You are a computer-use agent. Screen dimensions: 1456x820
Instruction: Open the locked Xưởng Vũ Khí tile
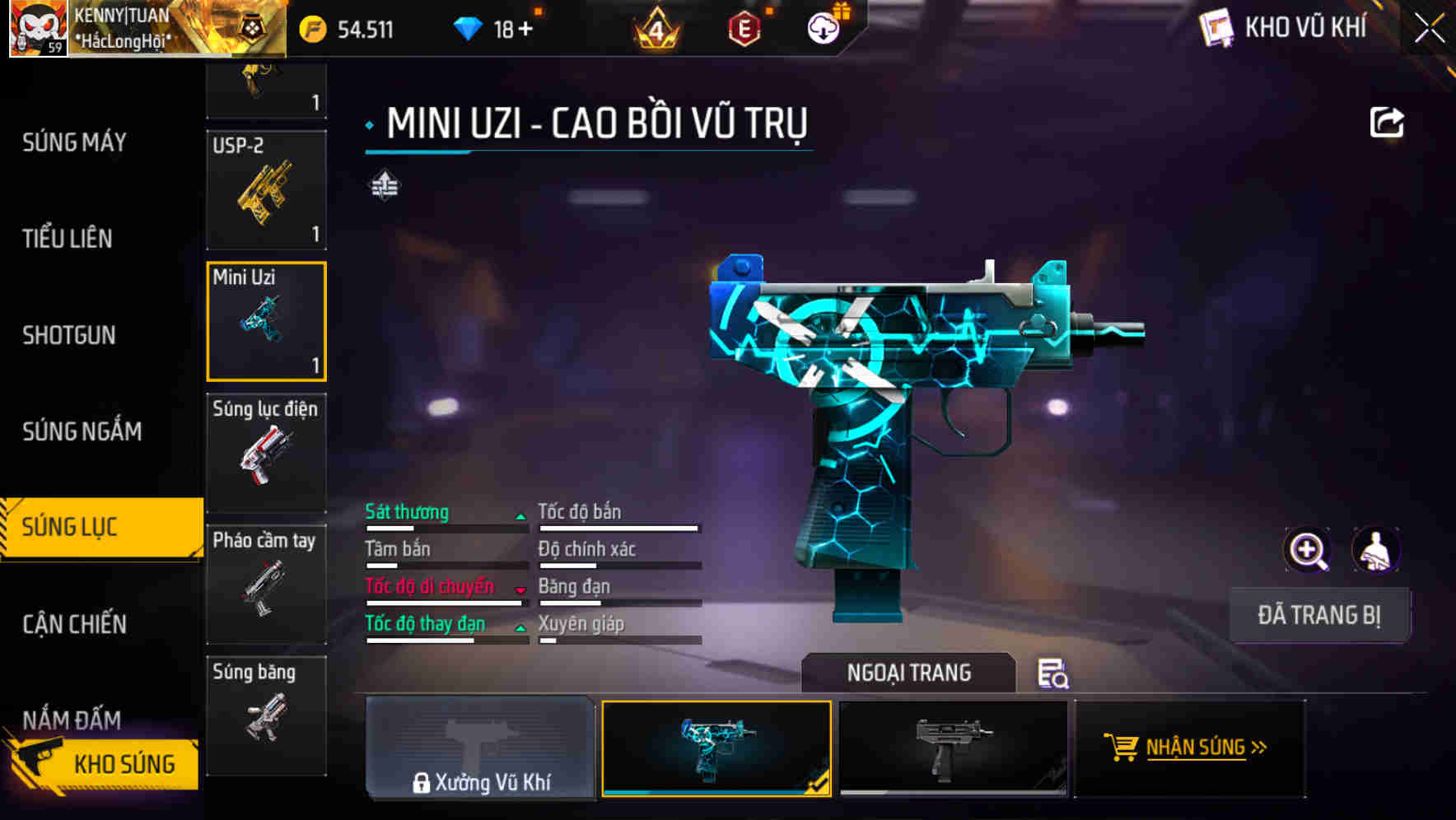[480, 748]
